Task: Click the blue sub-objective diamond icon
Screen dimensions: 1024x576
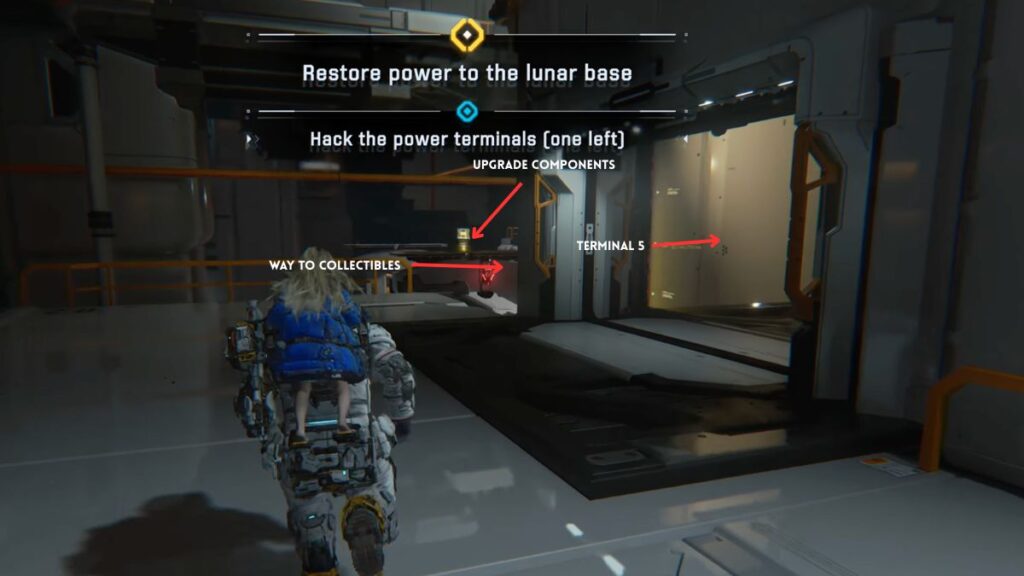Action: point(467,111)
